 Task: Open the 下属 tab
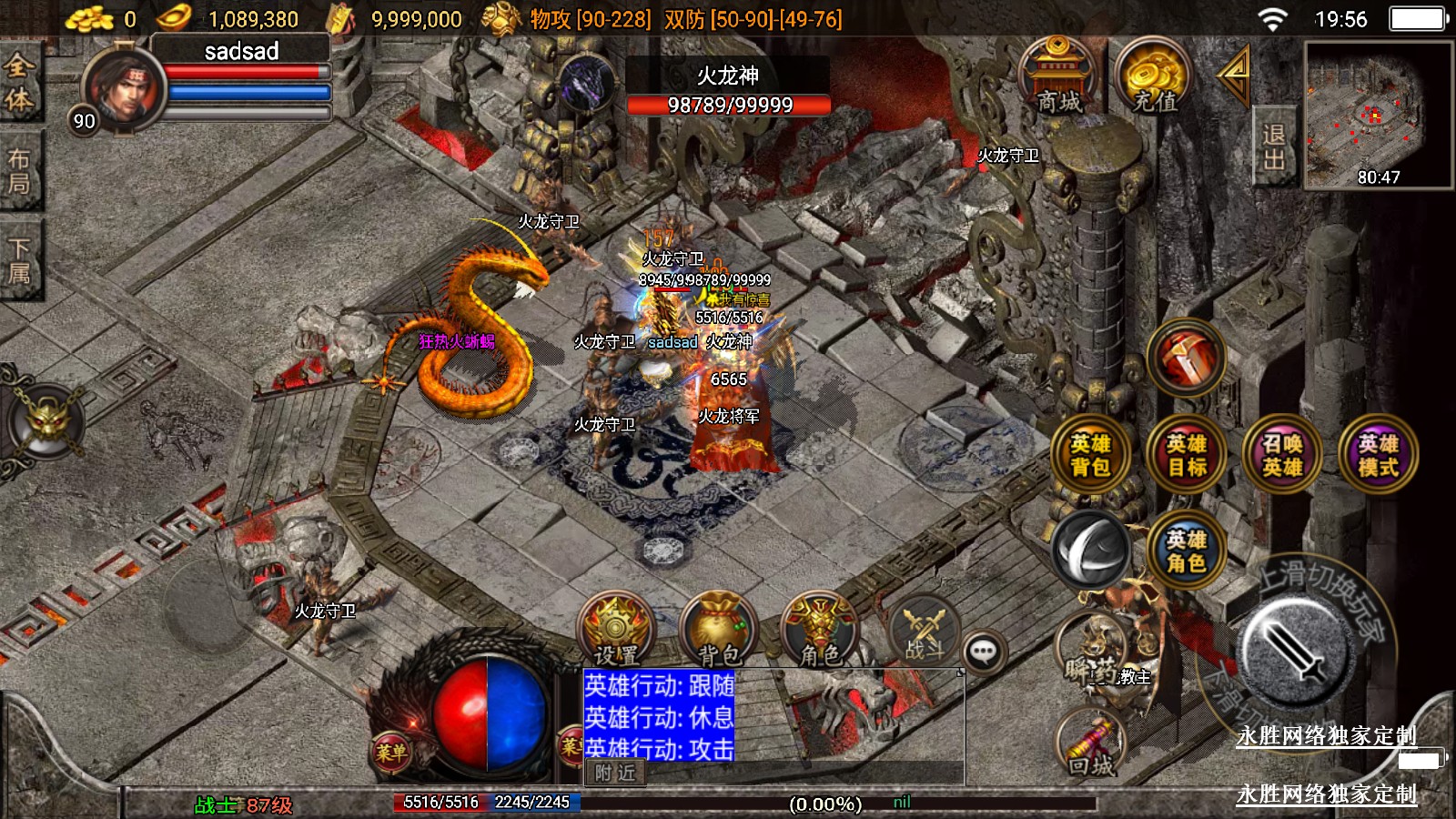point(18,260)
